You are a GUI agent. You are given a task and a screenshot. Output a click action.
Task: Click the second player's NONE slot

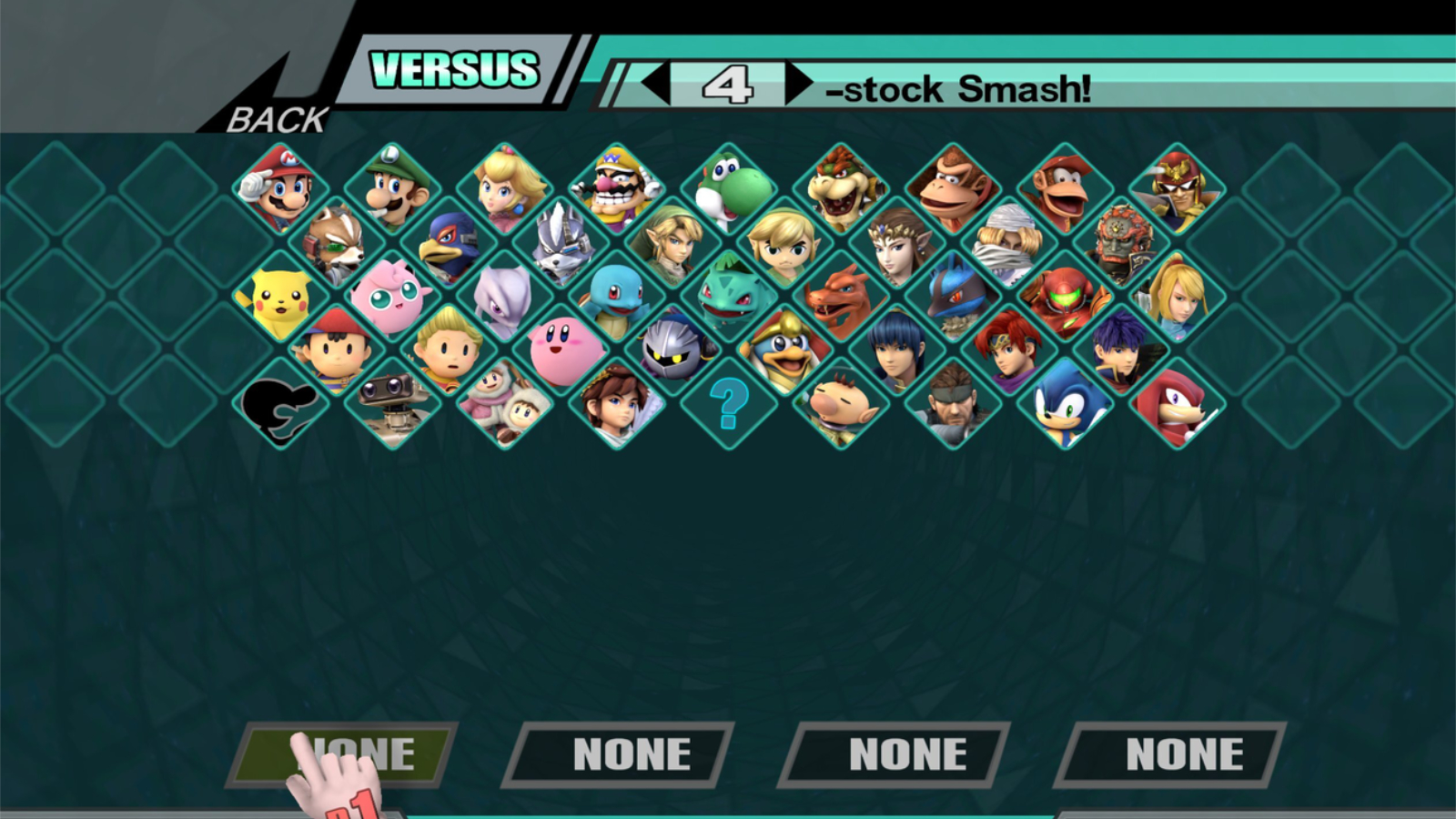620,754
